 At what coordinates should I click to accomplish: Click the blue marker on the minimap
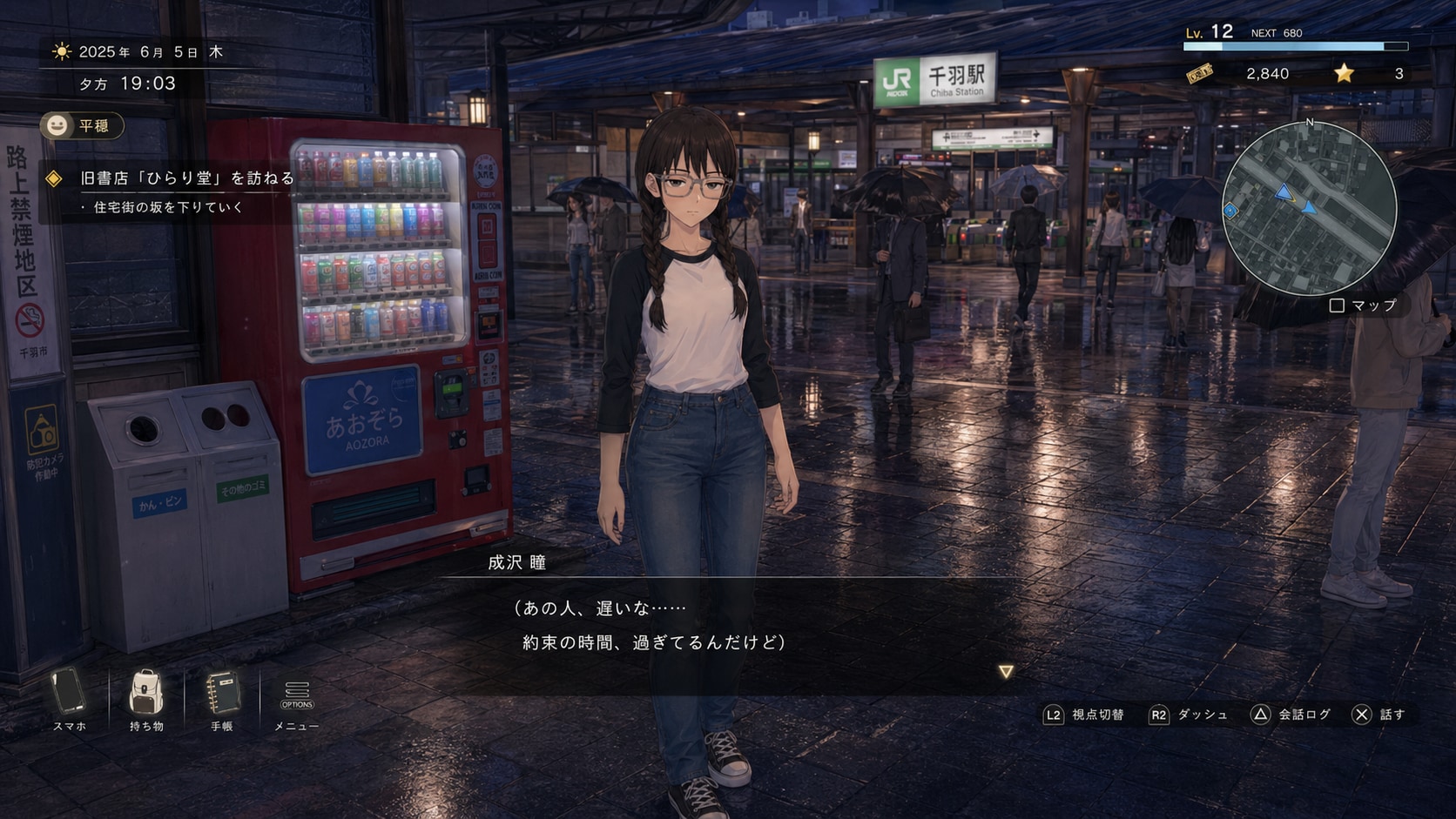pos(1230,211)
